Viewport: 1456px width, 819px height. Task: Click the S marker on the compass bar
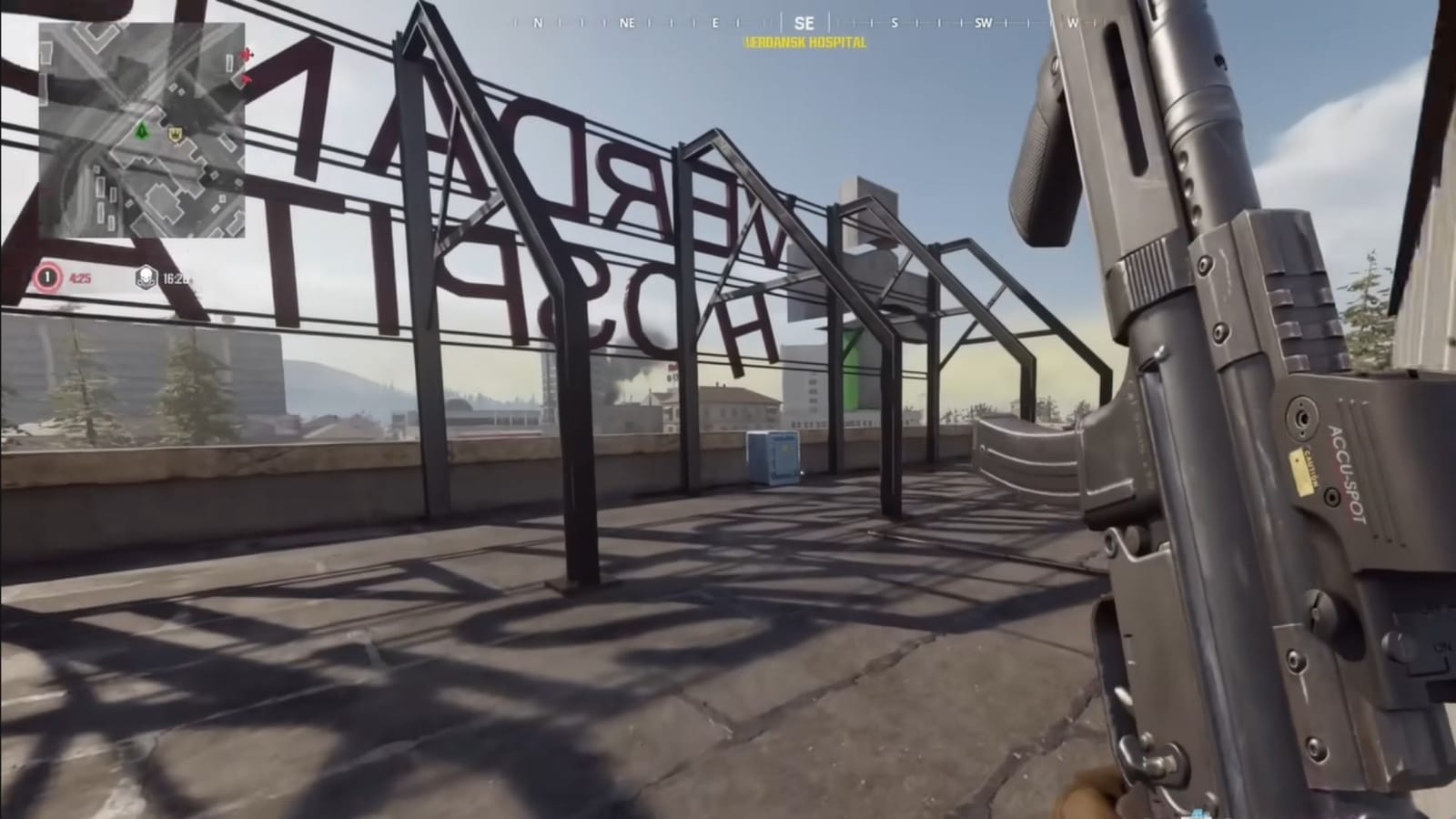pyautogui.click(x=894, y=24)
